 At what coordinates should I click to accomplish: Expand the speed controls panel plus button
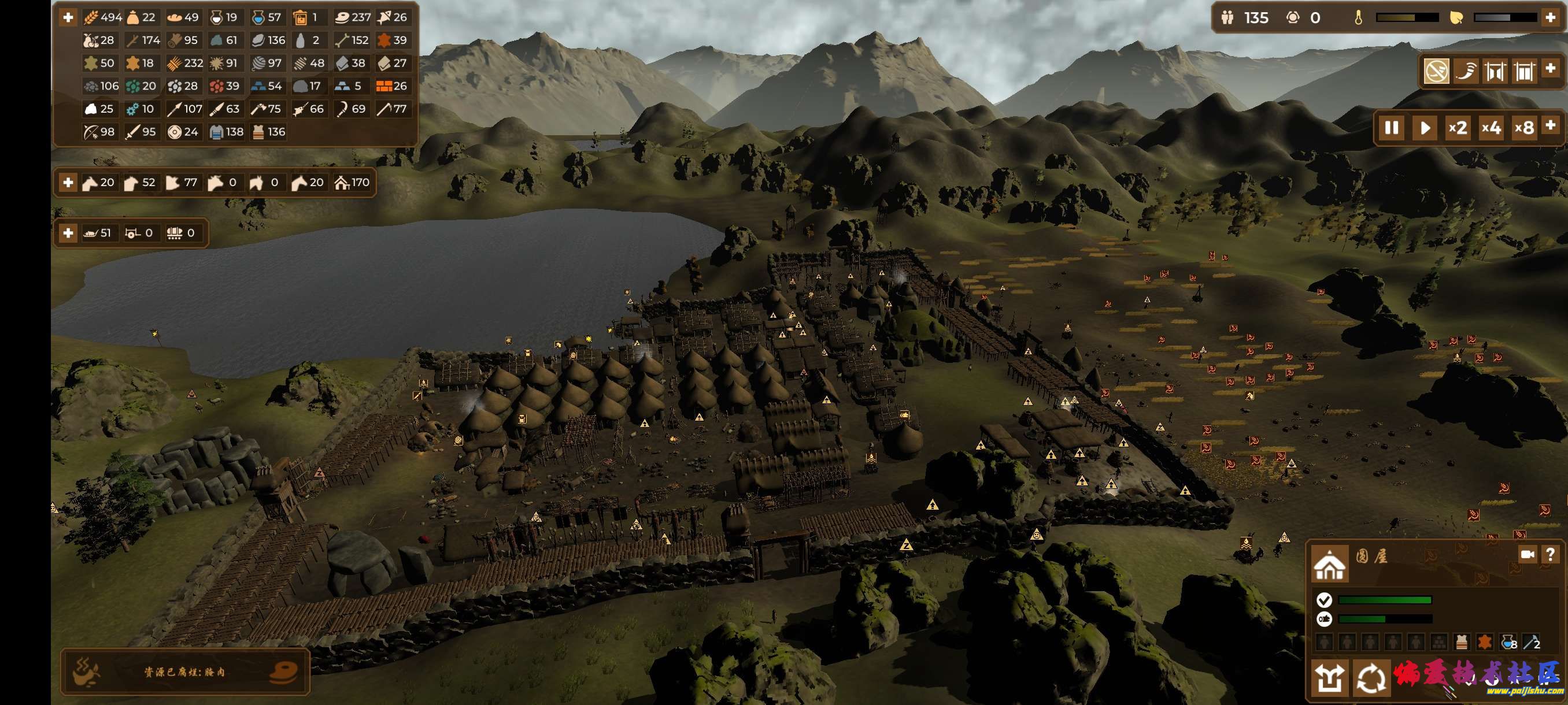[x=1551, y=125]
